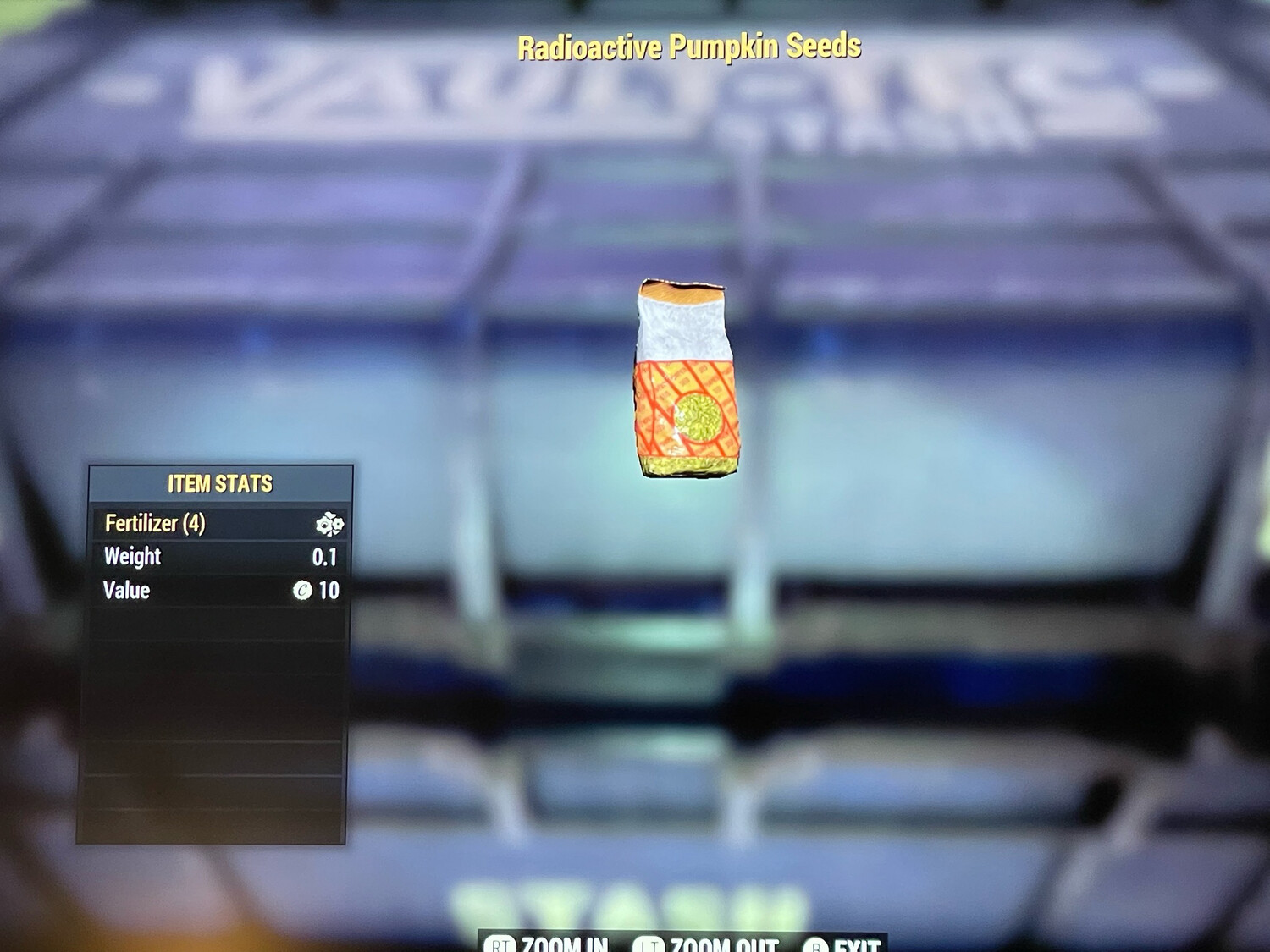Click the fertilizer component icon beside Fertilizer (4)
Image resolution: width=1270 pixels, height=952 pixels.
coord(329,525)
